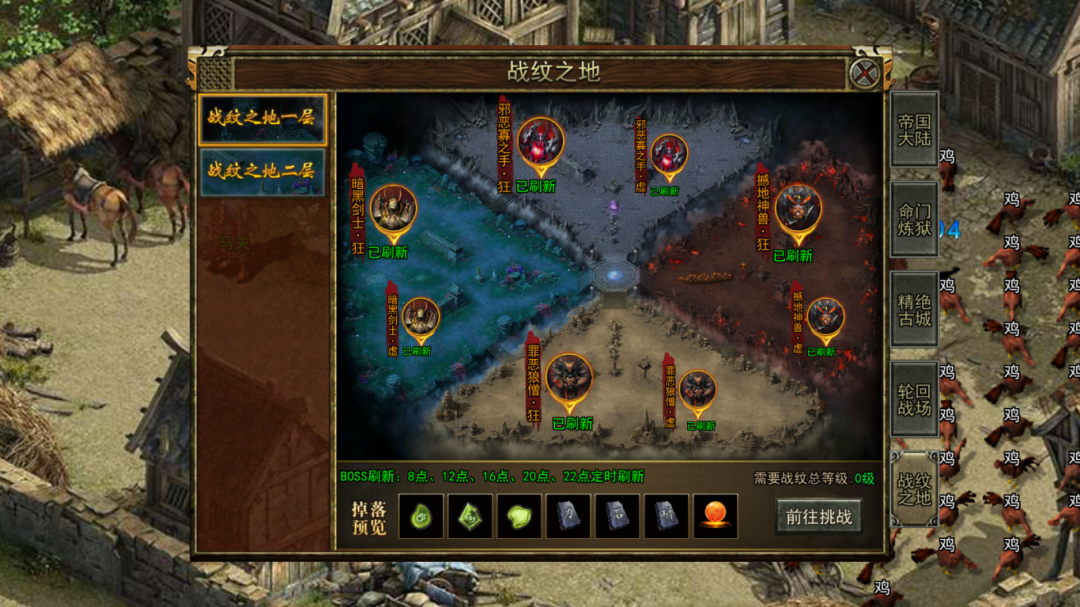Pick the 邪恶寡之手·虚 boss portrait
The height and width of the screenshot is (607, 1080).
tap(669, 155)
